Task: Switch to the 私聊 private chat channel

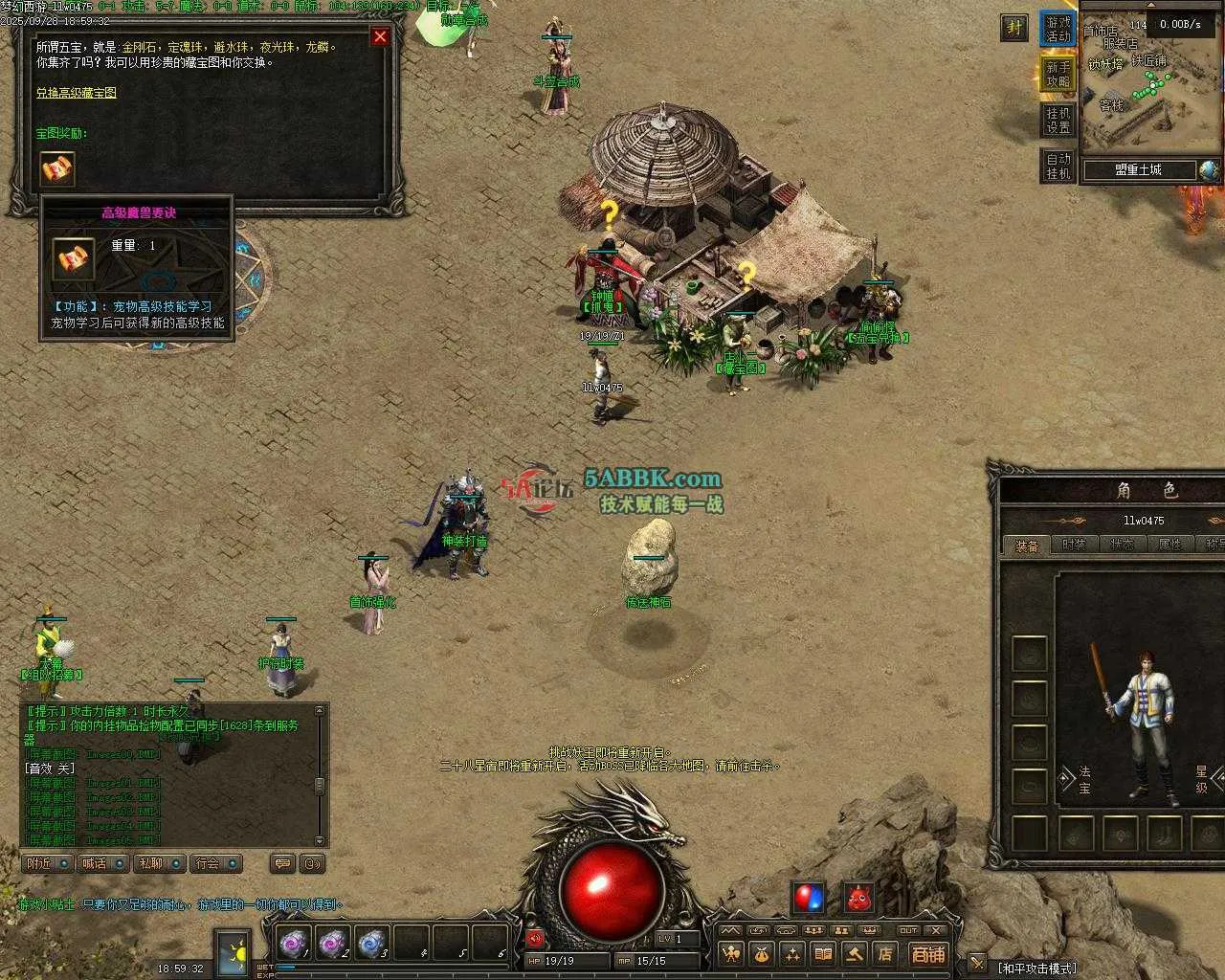Action: (159, 863)
